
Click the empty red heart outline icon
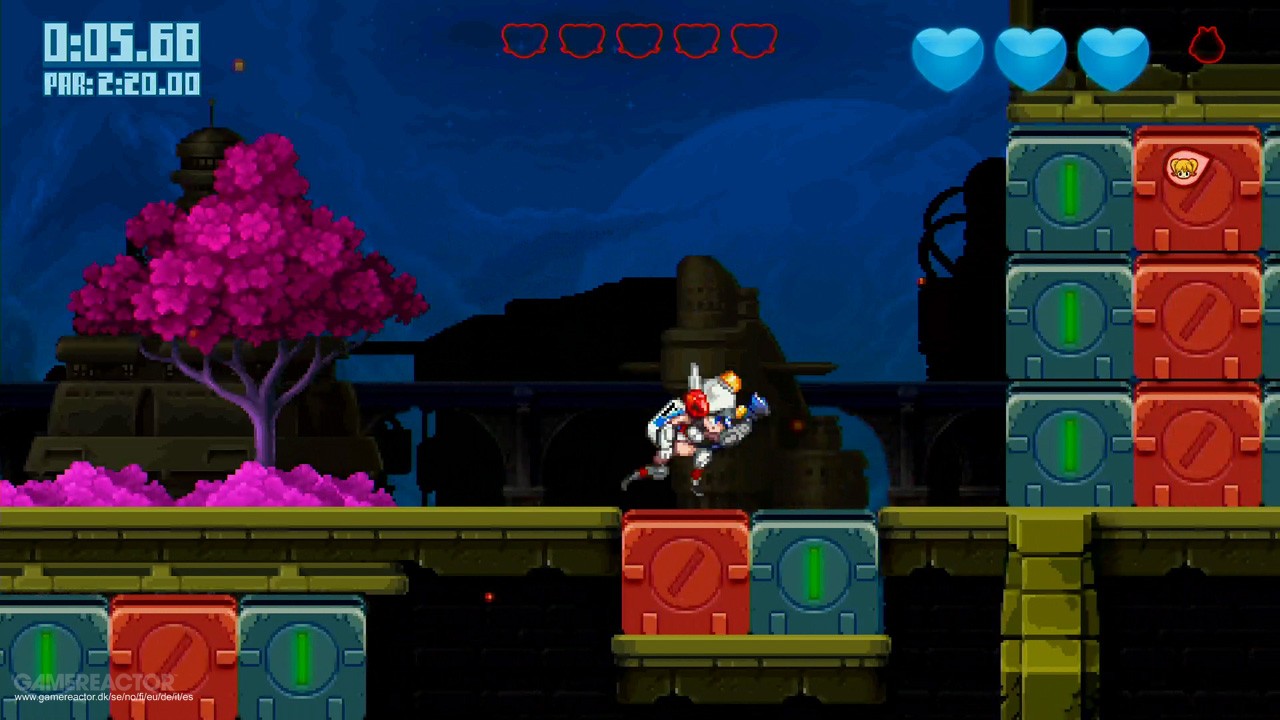1206,47
